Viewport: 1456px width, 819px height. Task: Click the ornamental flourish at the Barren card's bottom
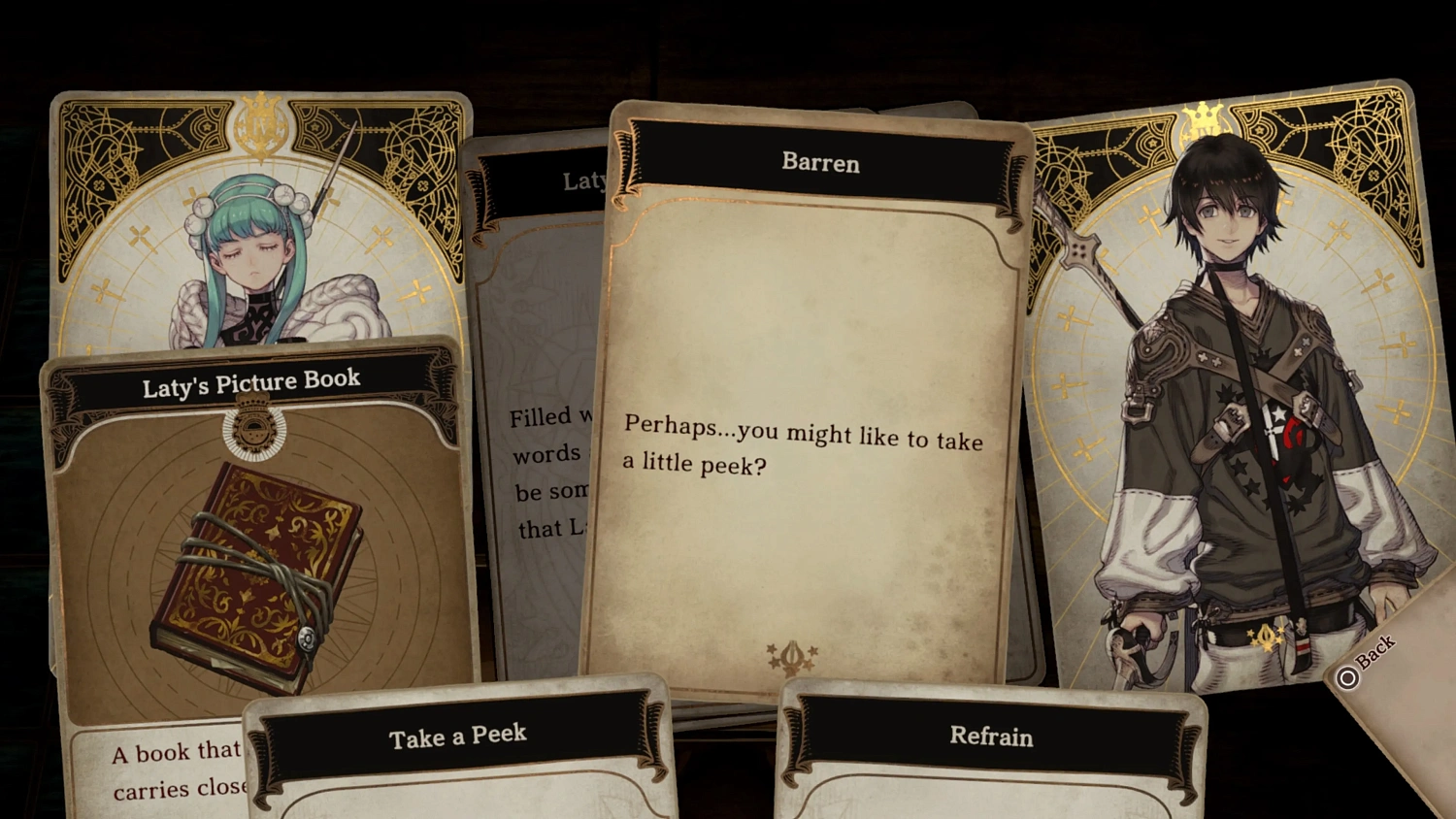point(794,656)
